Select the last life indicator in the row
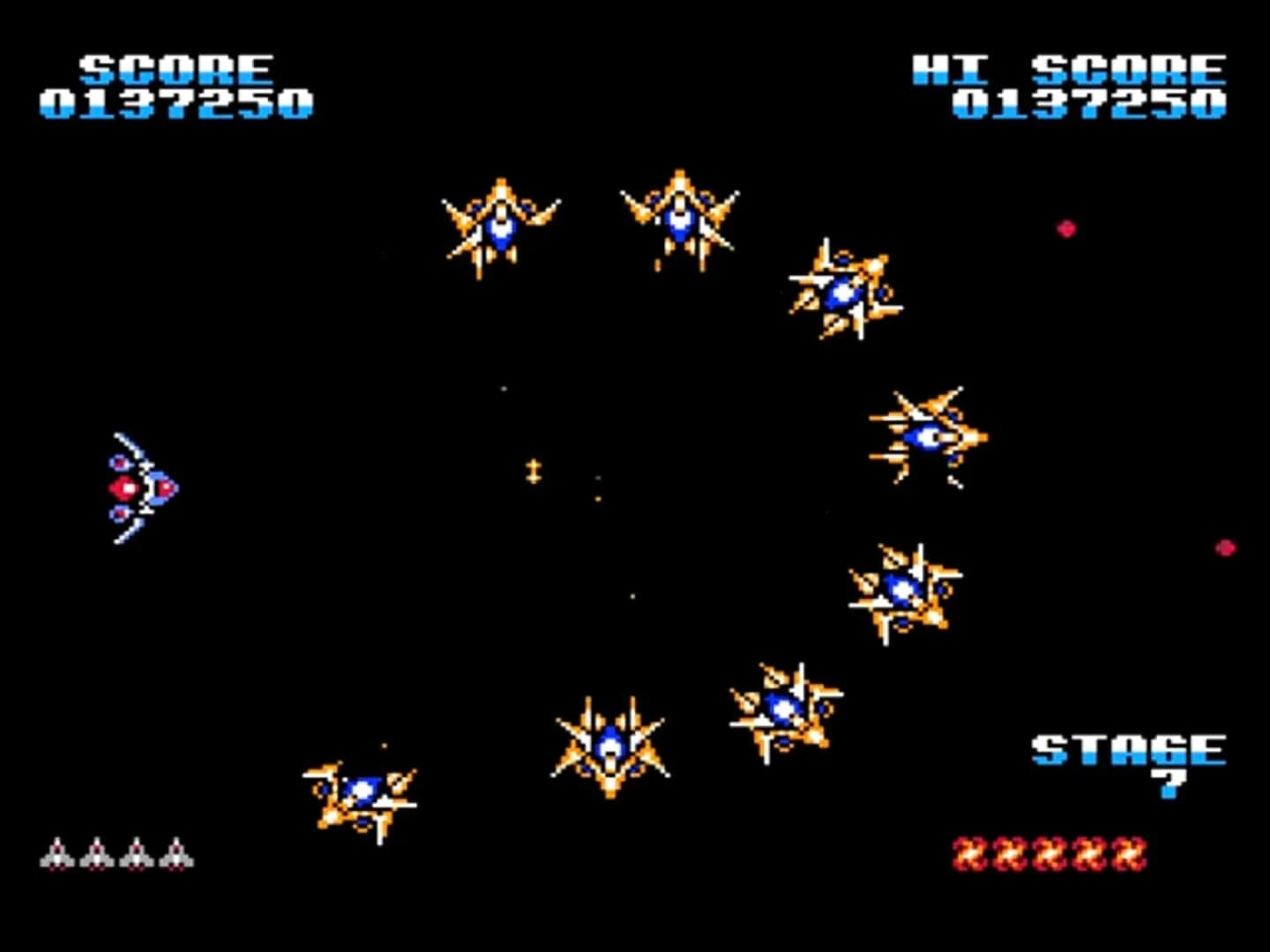This screenshot has height=952, width=1270. click(x=176, y=852)
